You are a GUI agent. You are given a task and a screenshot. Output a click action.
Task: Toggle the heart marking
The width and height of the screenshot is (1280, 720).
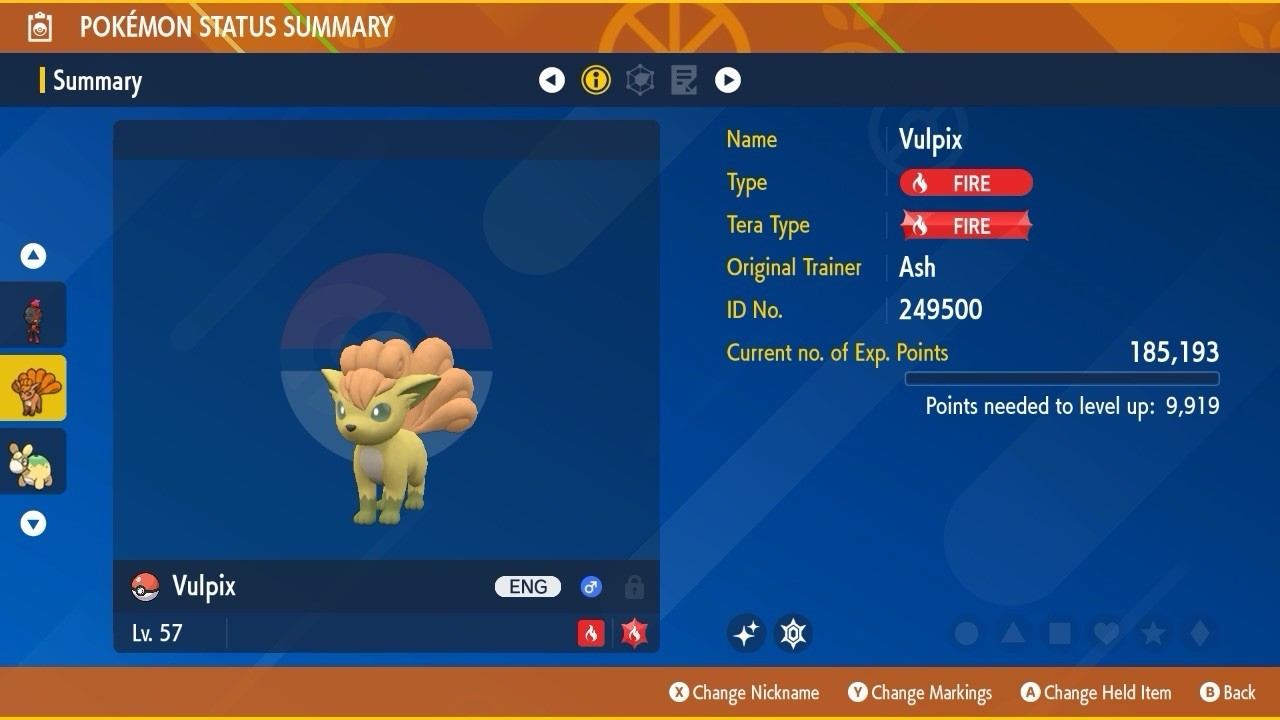[1105, 633]
